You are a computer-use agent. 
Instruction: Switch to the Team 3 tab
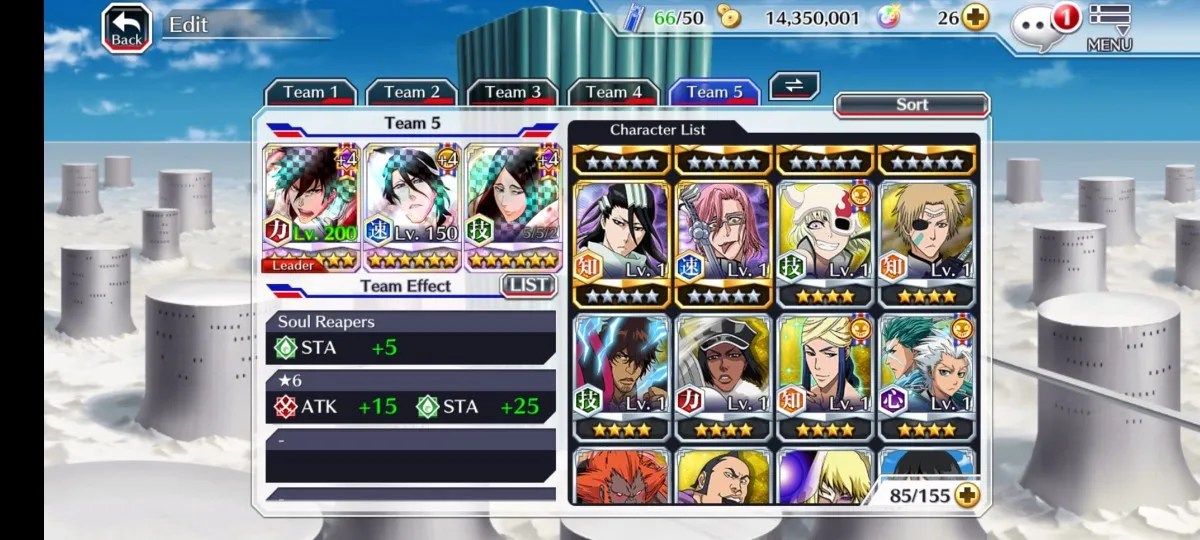(512, 92)
